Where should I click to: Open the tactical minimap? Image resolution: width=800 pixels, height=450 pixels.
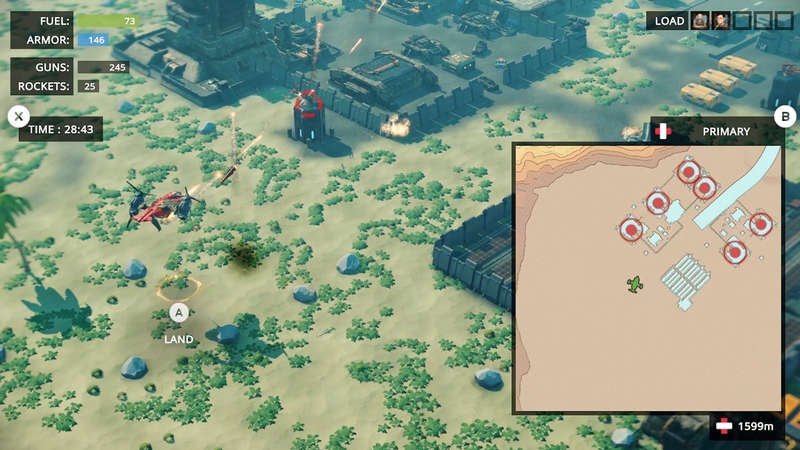(x=646, y=277)
